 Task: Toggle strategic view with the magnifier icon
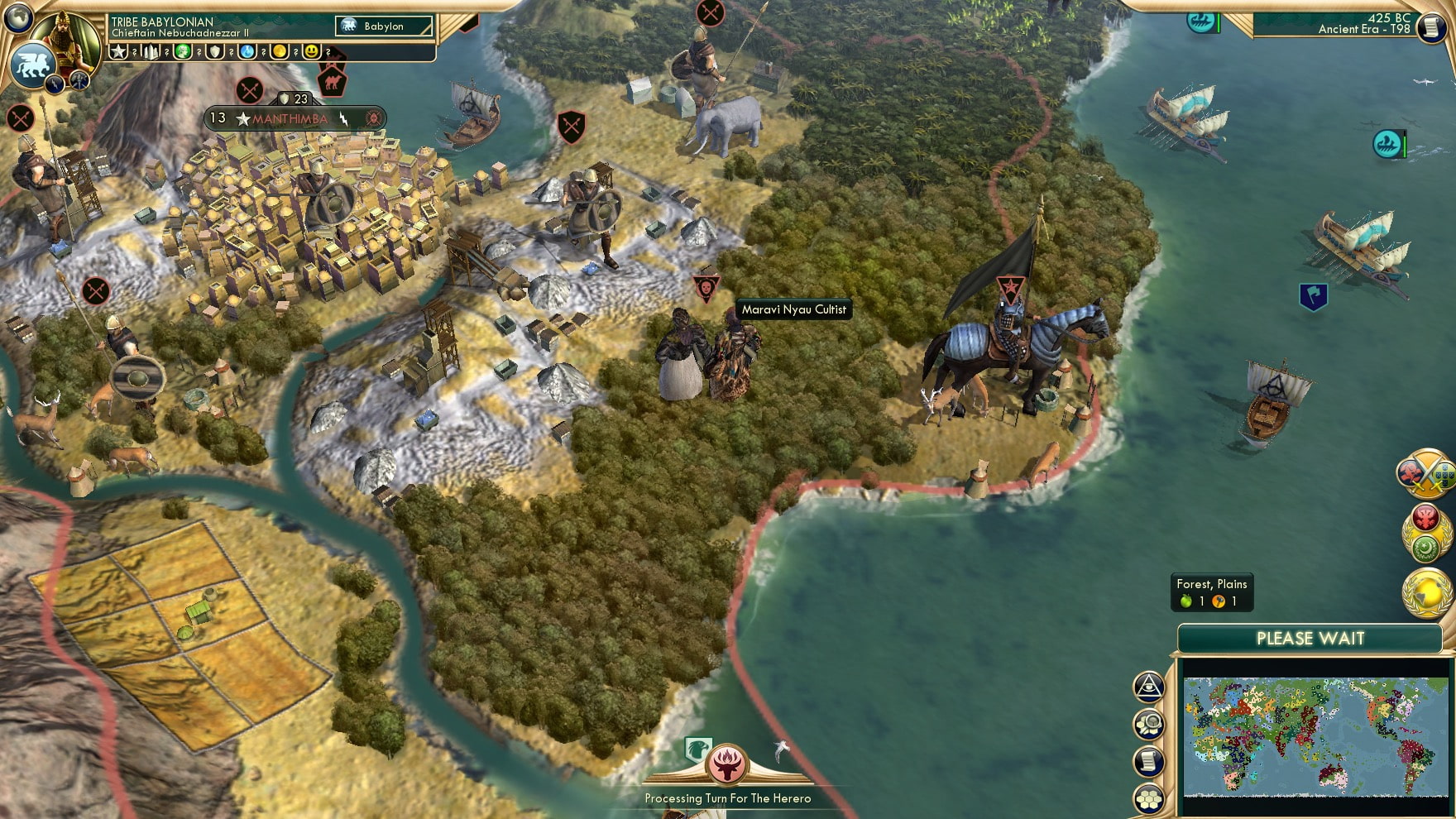coord(1149,723)
